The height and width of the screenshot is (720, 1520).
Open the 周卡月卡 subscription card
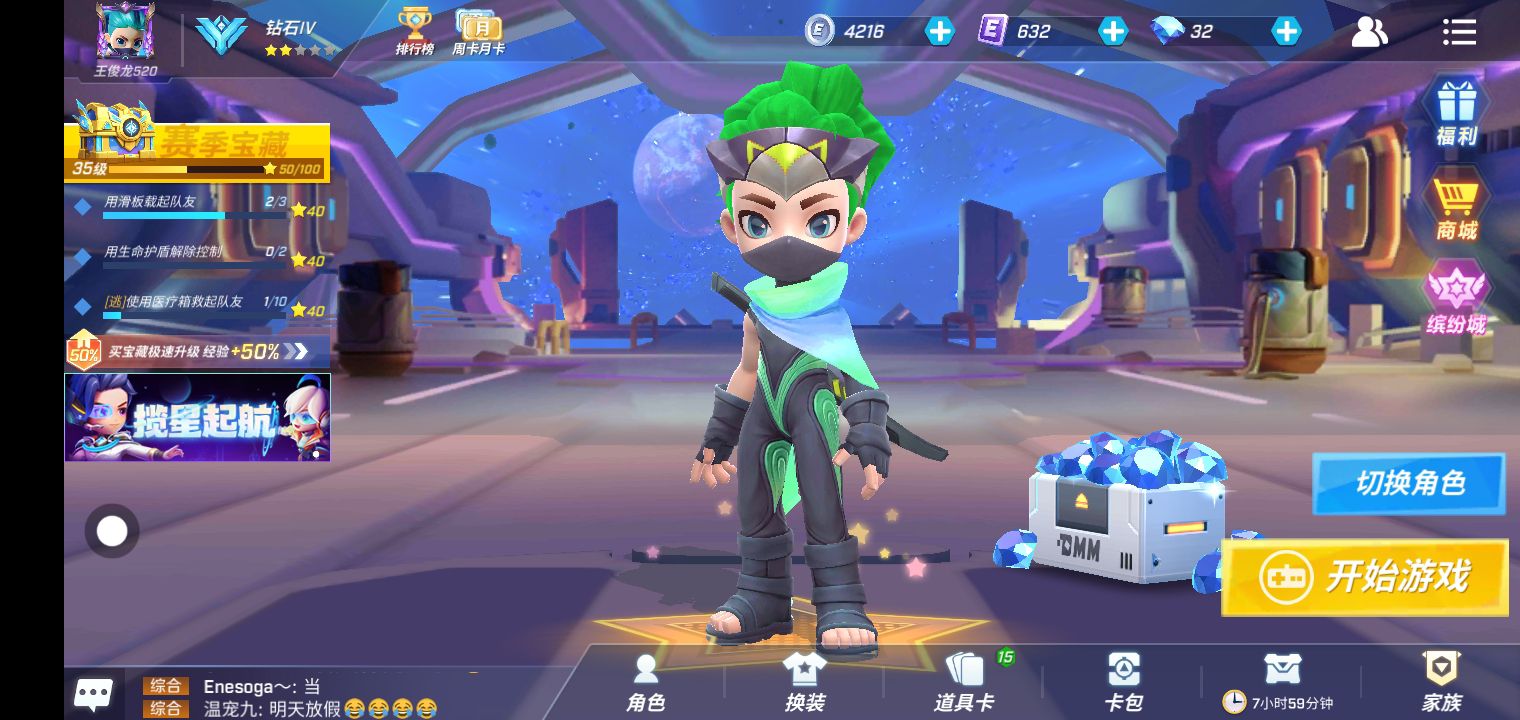478,31
